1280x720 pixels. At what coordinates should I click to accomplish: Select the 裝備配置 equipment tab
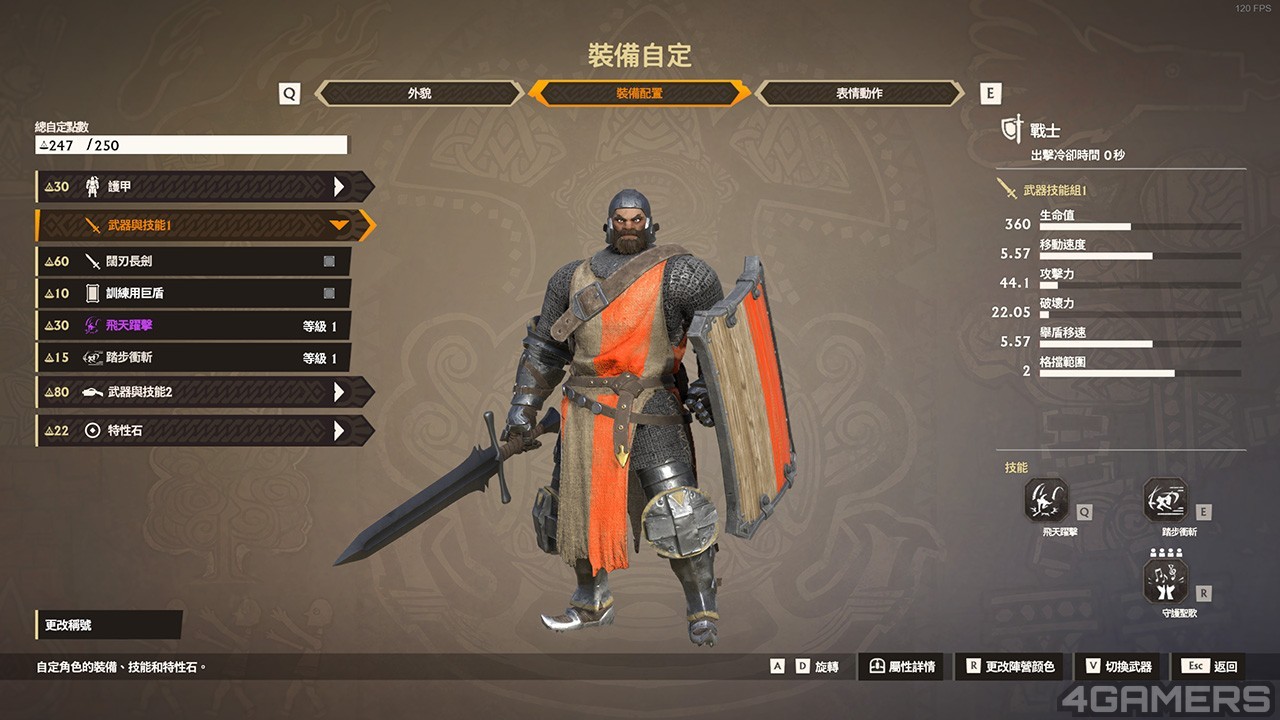click(639, 93)
